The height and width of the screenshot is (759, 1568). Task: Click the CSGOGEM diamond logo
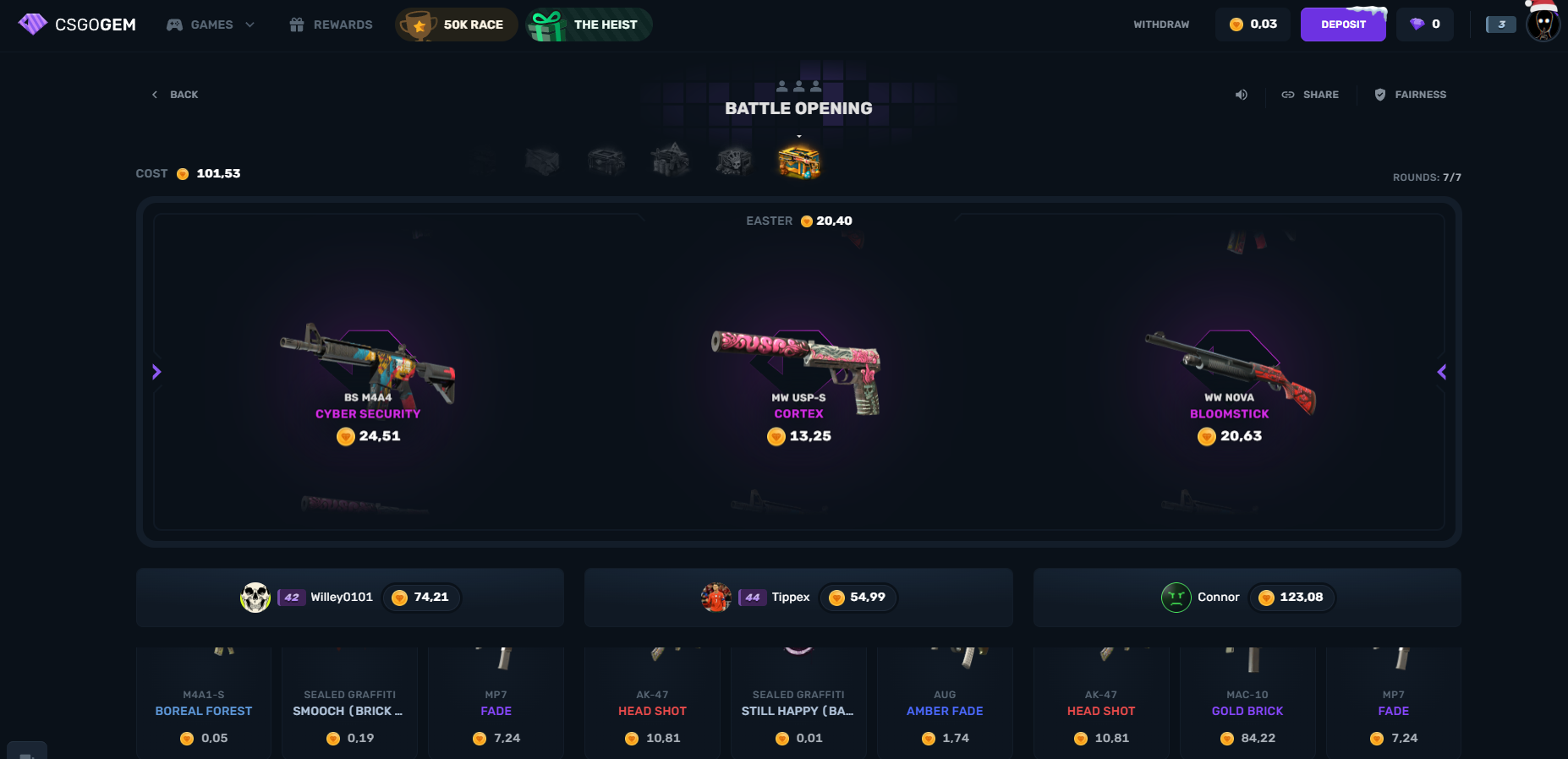pos(33,24)
